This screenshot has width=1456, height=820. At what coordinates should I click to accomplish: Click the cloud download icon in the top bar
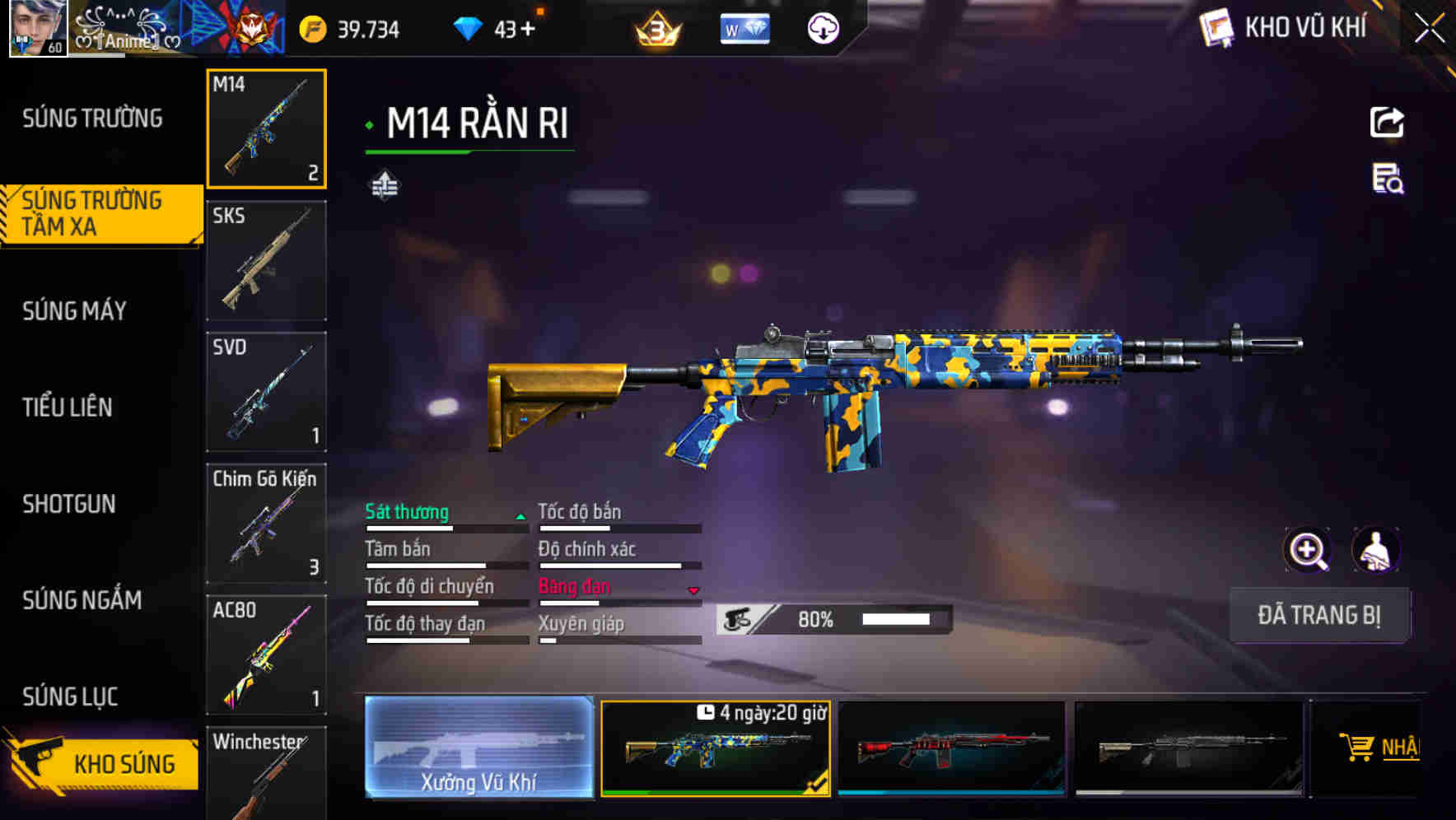[823, 27]
